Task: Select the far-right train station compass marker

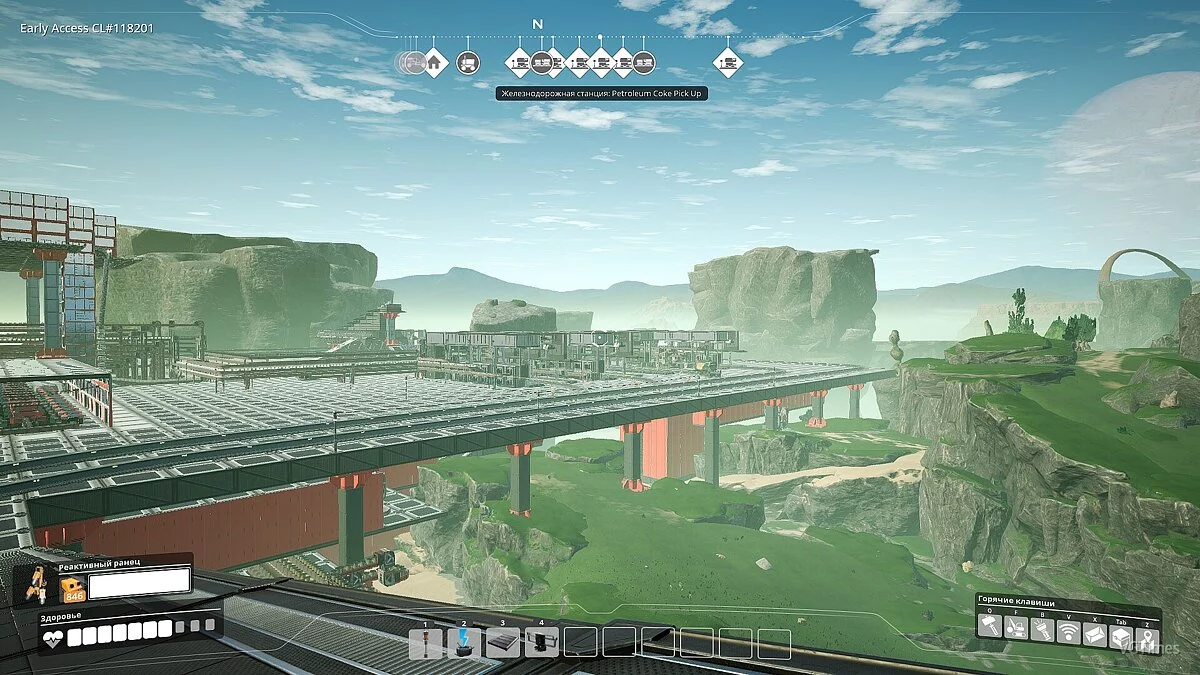Action: (x=729, y=63)
